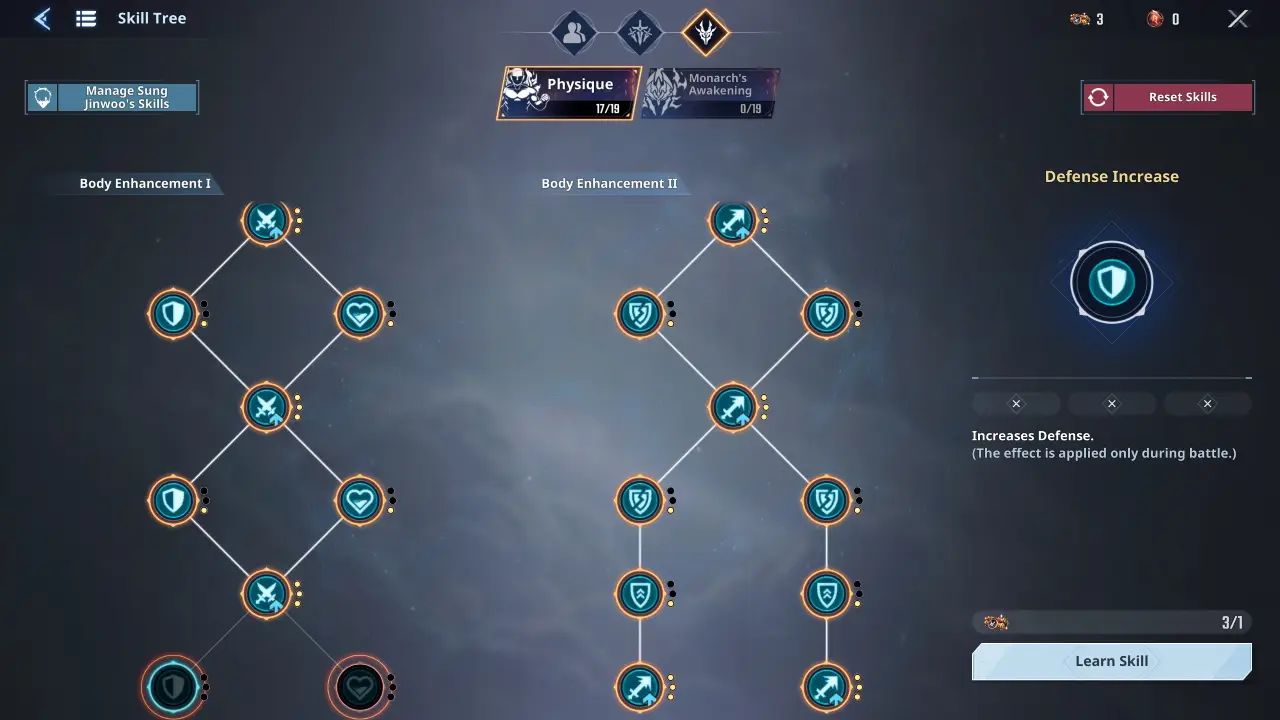Switch to the Physique tab

[x=568, y=93]
